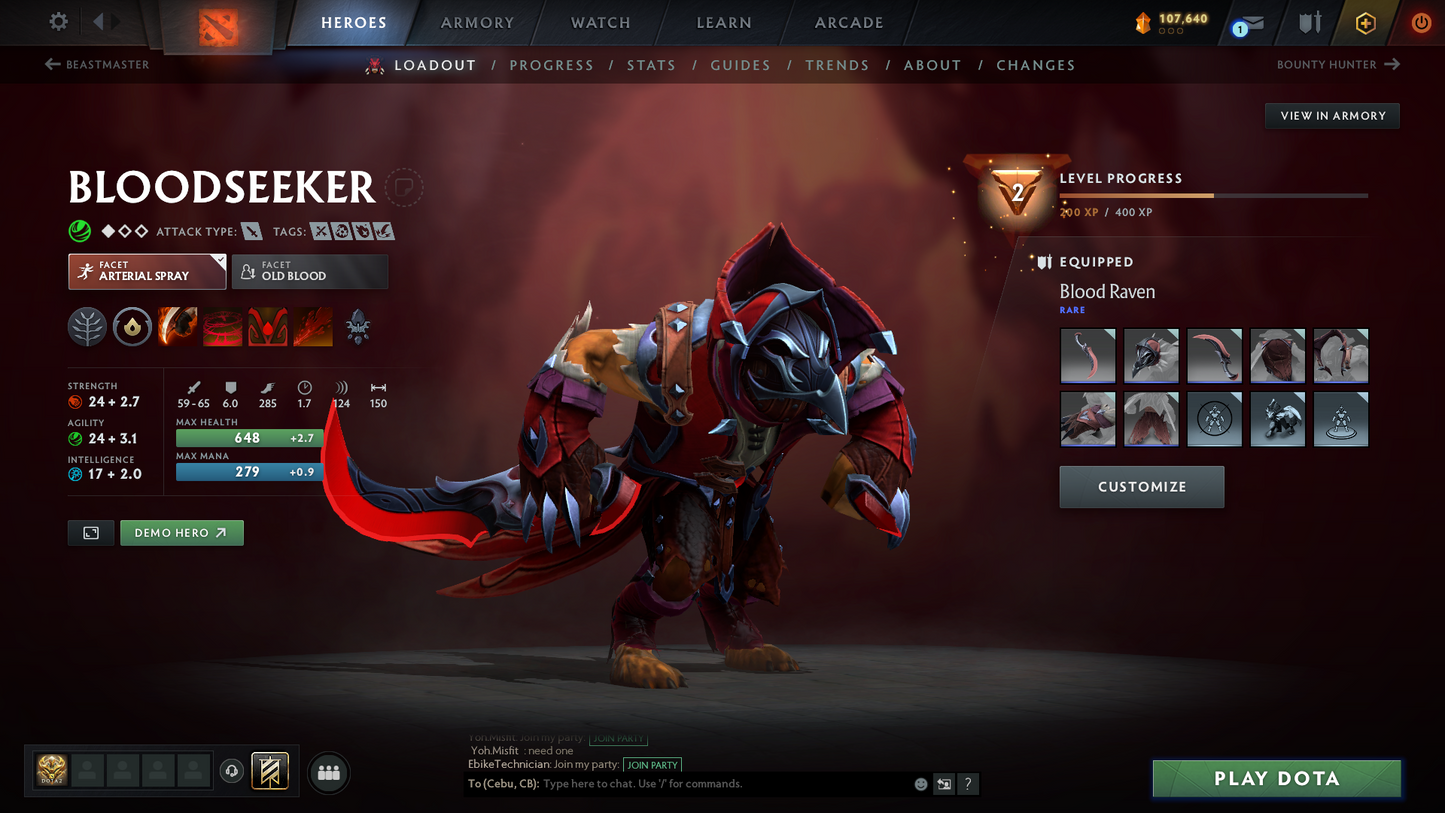Open the Changes page
This screenshot has width=1445, height=813.
(1035, 65)
